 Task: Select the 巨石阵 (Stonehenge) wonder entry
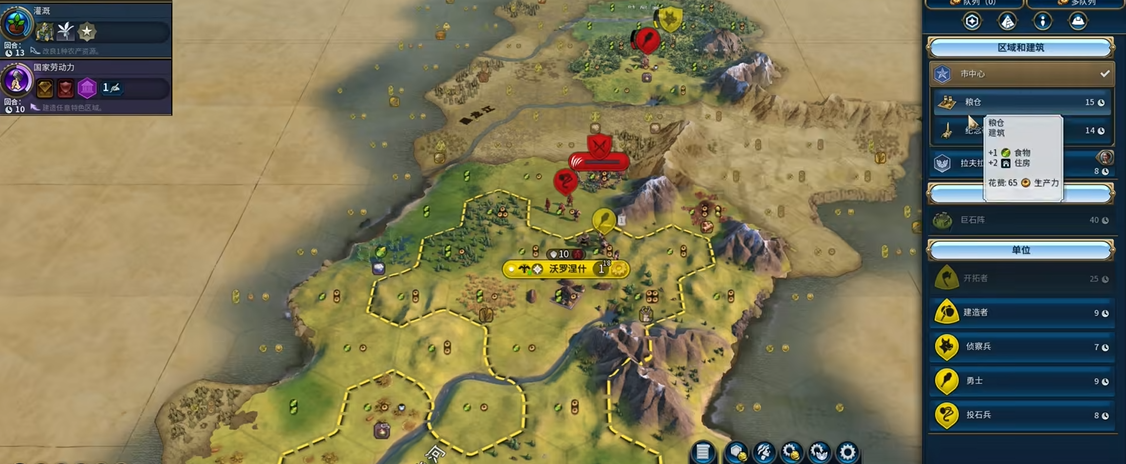click(1020, 220)
